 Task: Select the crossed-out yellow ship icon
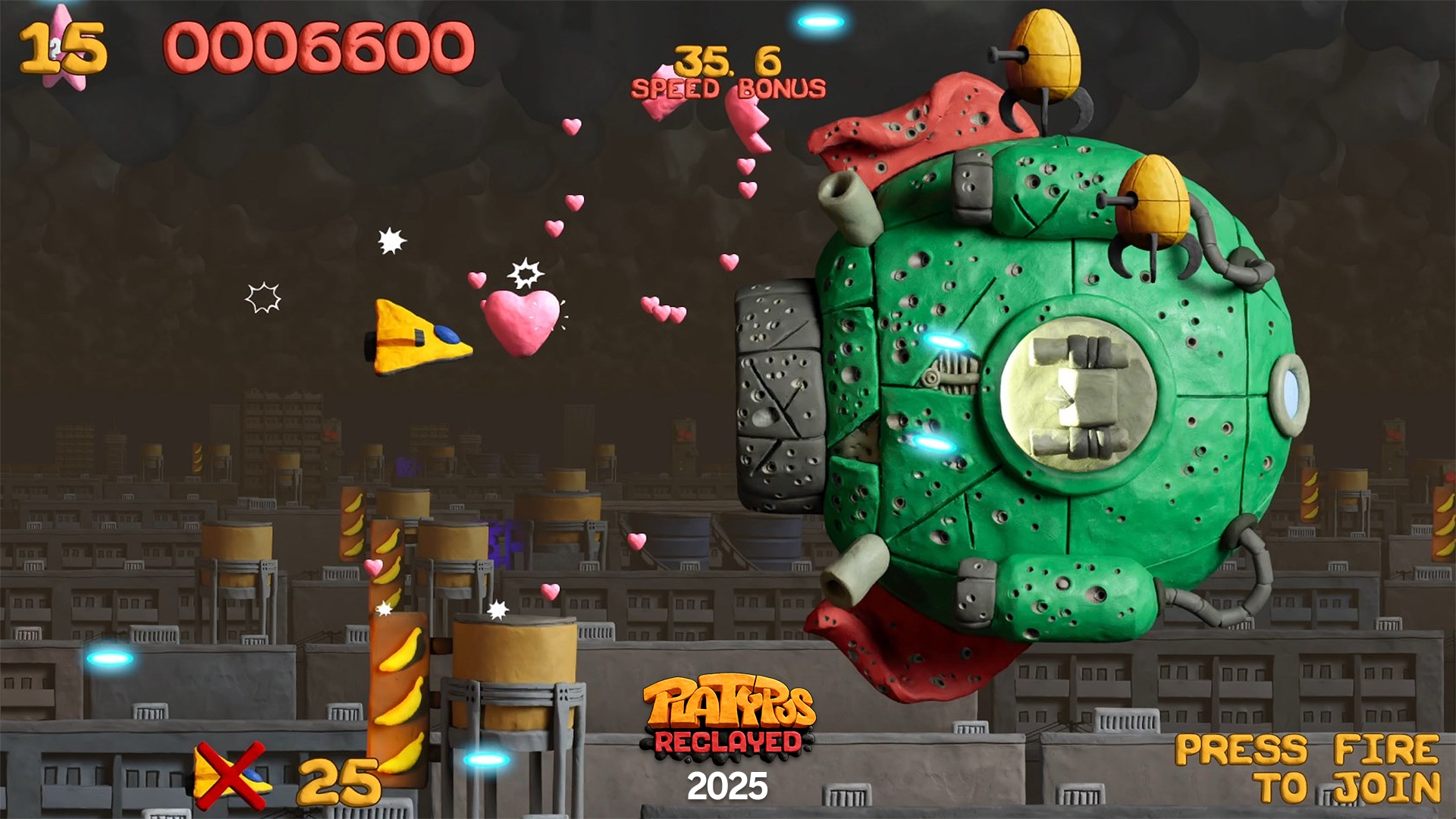click(231, 775)
